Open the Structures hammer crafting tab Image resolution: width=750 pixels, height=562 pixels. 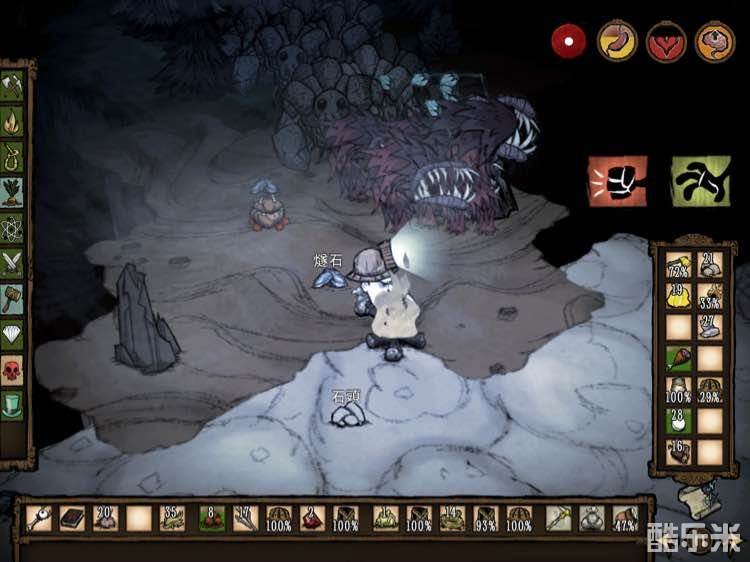(13, 298)
